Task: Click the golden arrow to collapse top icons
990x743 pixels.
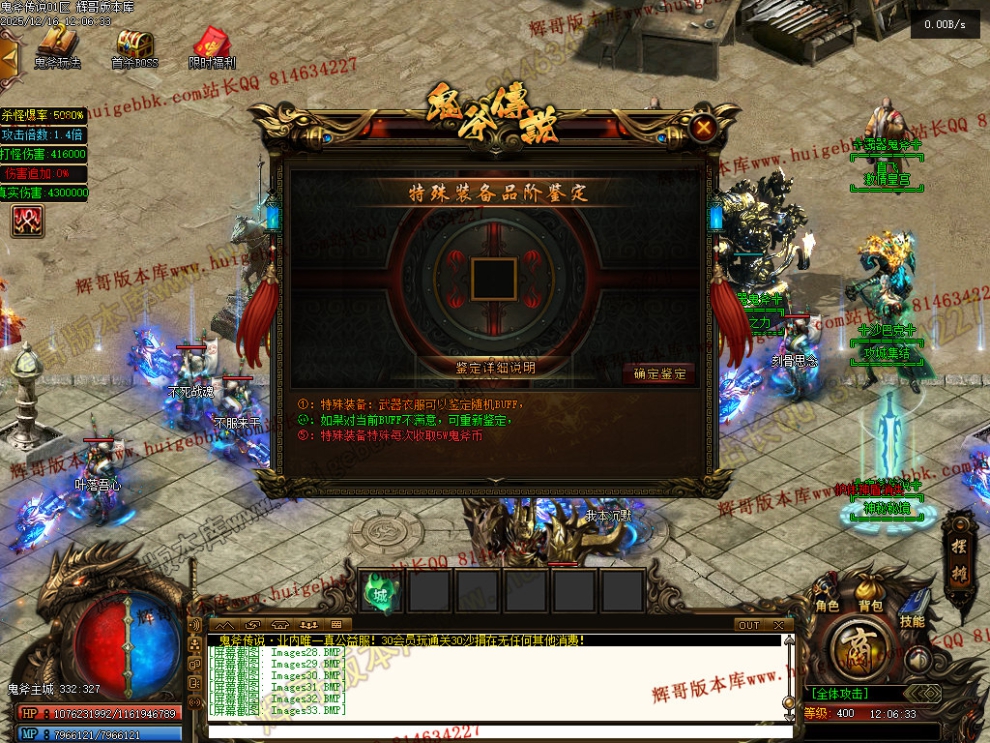Action: pyautogui.click(x=9, y=57)
